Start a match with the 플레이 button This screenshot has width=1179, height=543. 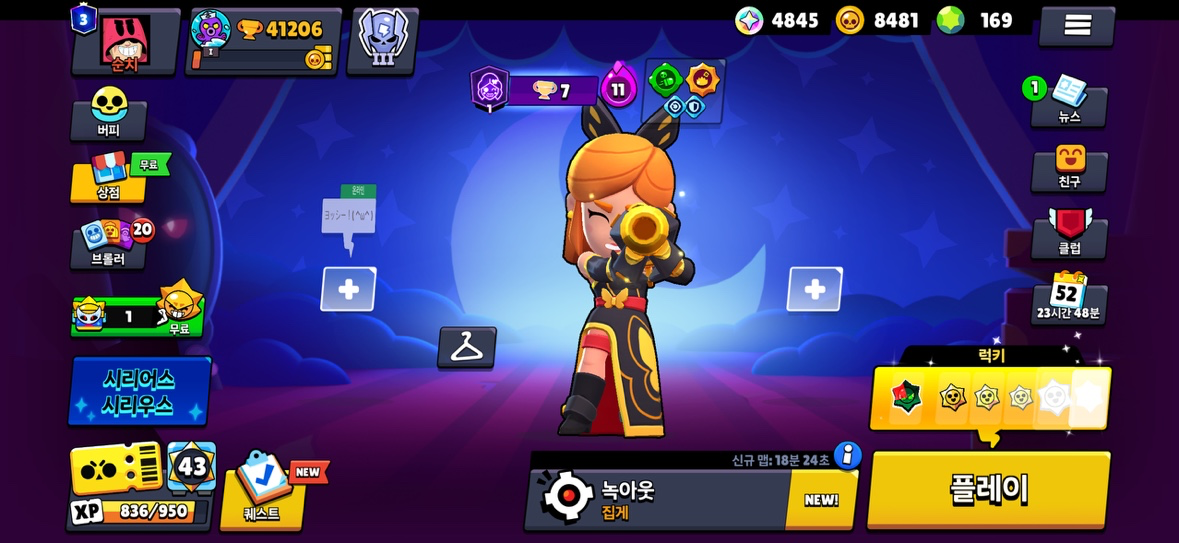[x=988, y=488]
